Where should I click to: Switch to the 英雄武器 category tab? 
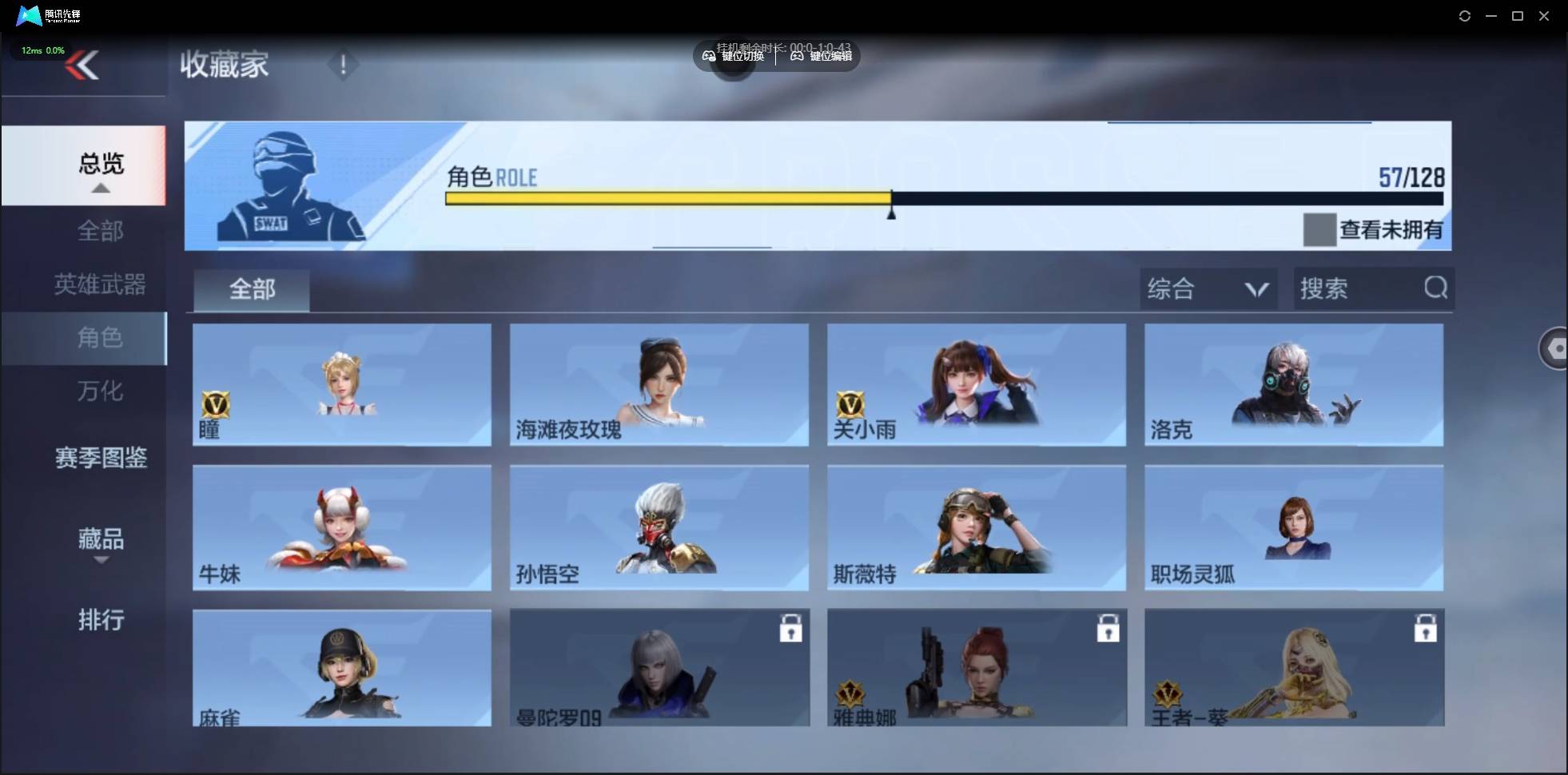pyautogui.click(x=99, y=284)
